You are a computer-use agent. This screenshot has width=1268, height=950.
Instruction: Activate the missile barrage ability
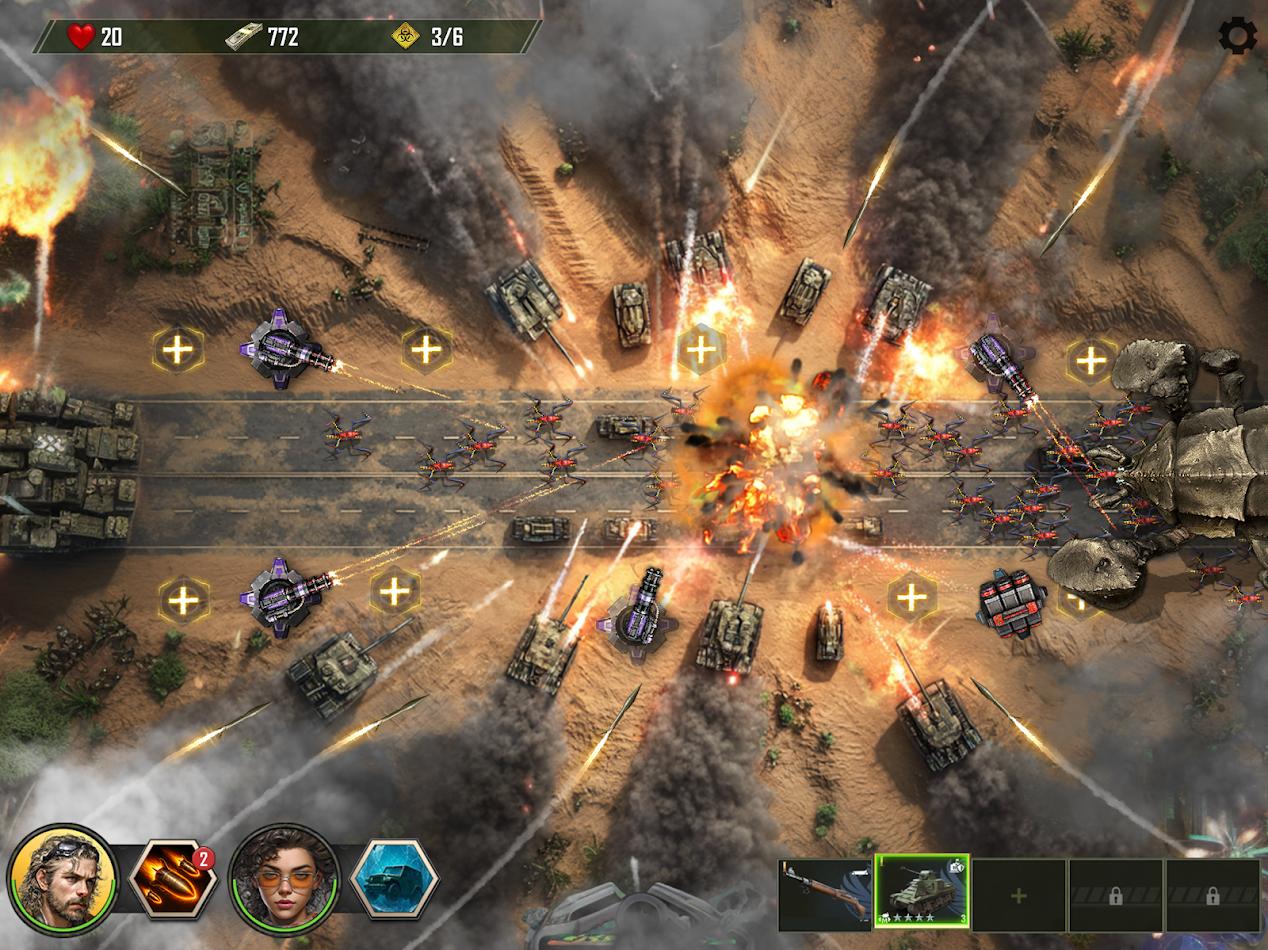[x=173, y=880]
